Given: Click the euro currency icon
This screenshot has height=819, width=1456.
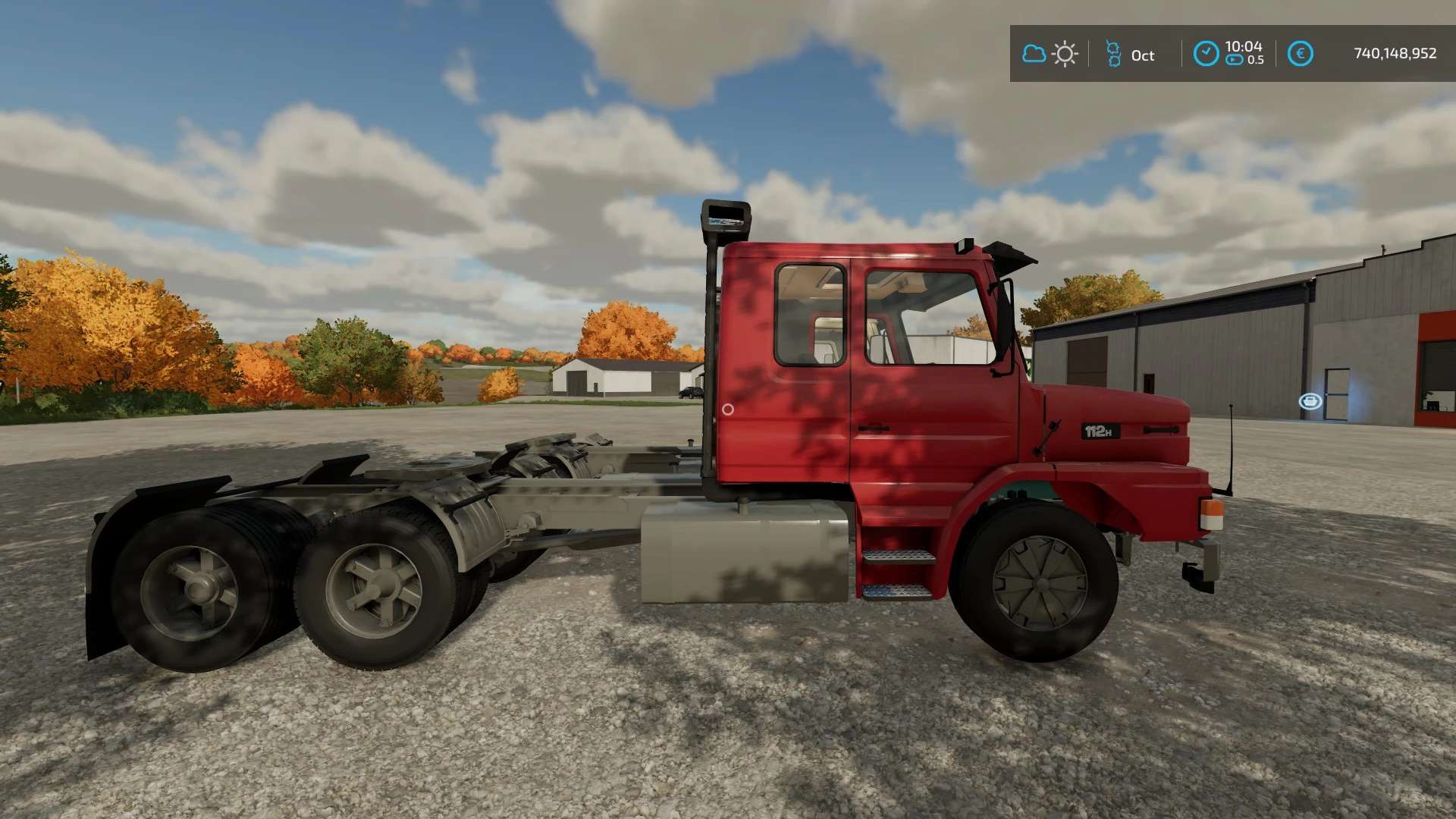Looking at the screenshot, I should 1300,54.
